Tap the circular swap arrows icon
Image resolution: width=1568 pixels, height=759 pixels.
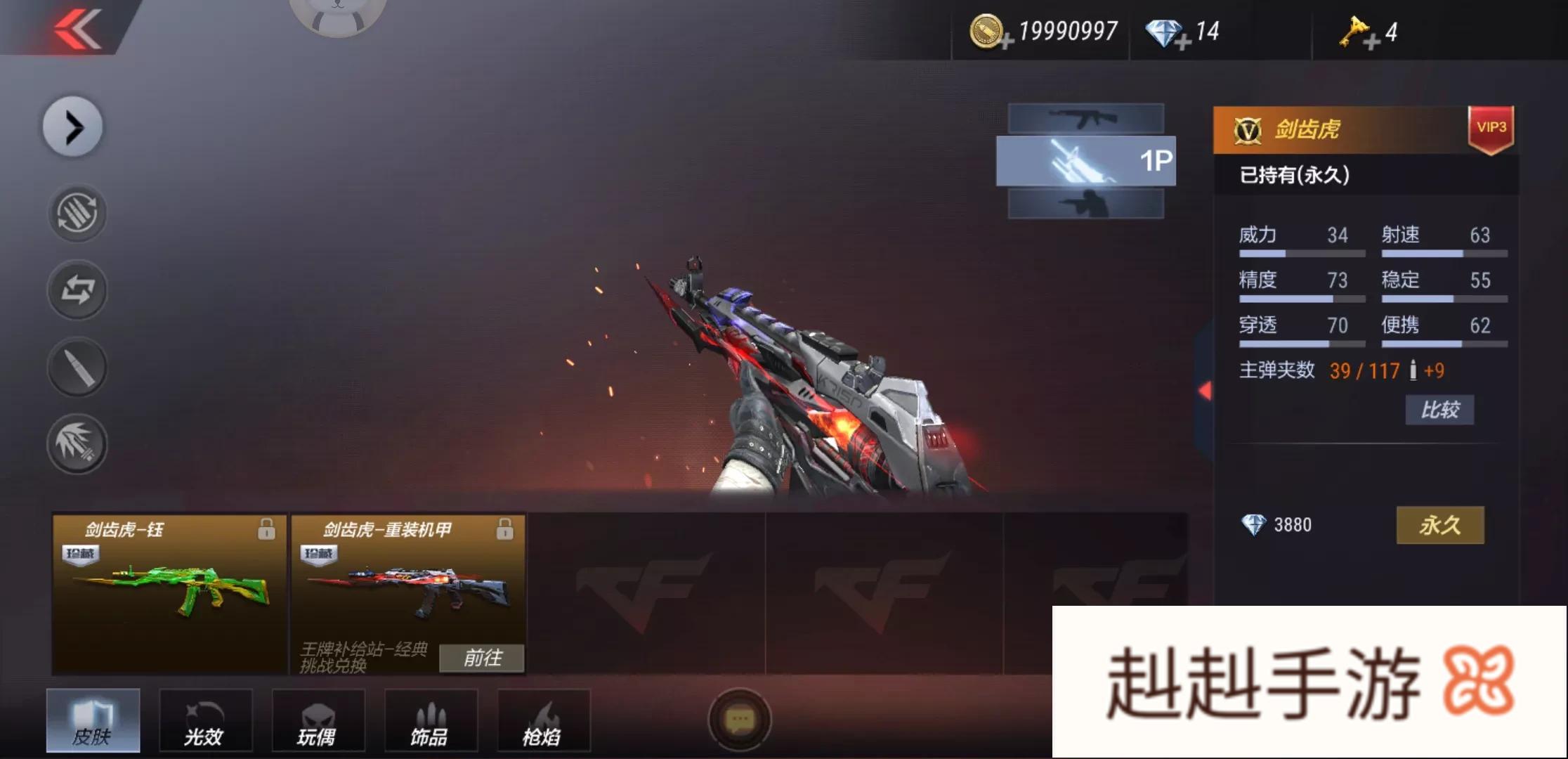click(77, 290)
